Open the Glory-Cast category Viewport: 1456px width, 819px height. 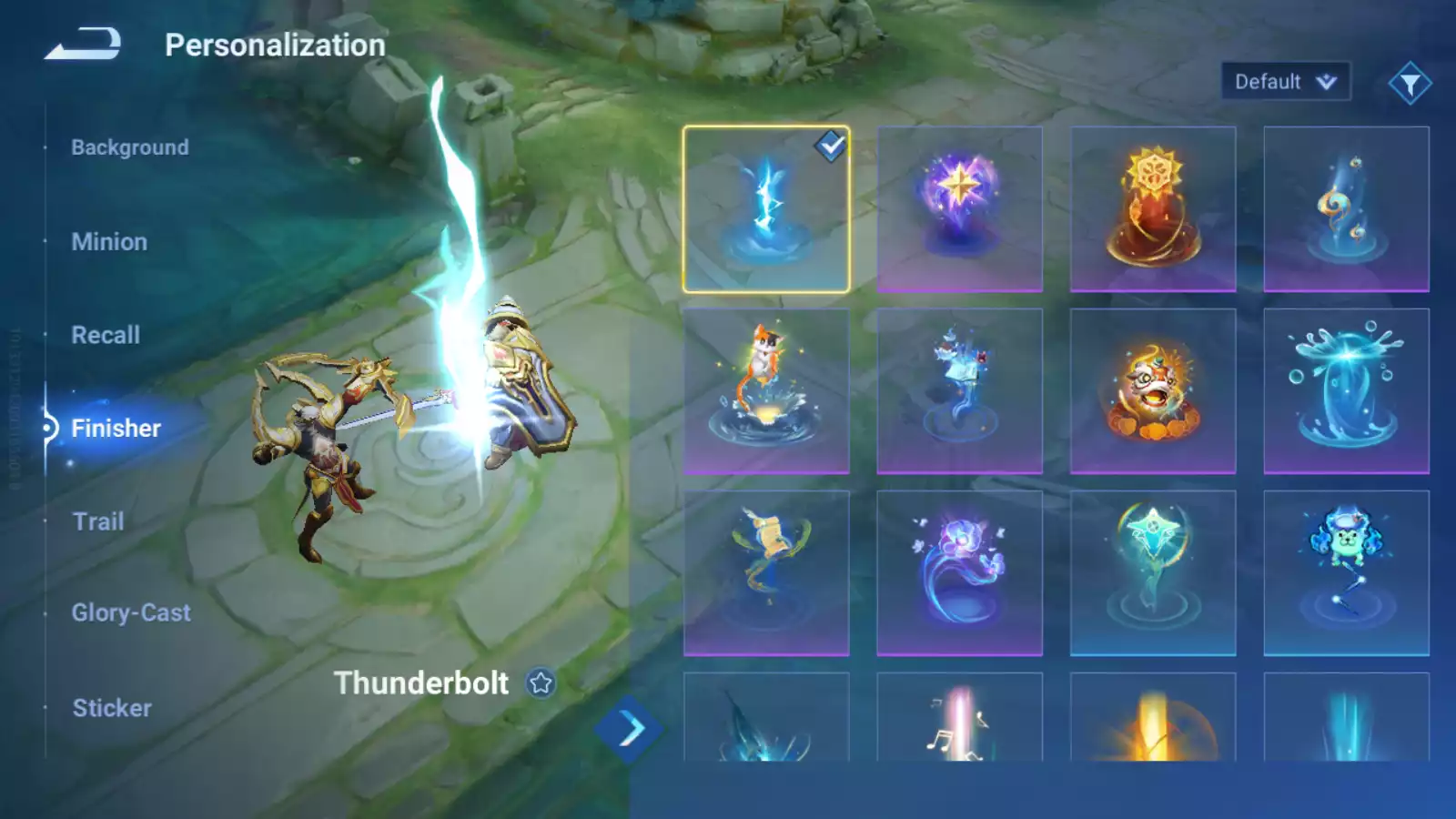[131, 612]
